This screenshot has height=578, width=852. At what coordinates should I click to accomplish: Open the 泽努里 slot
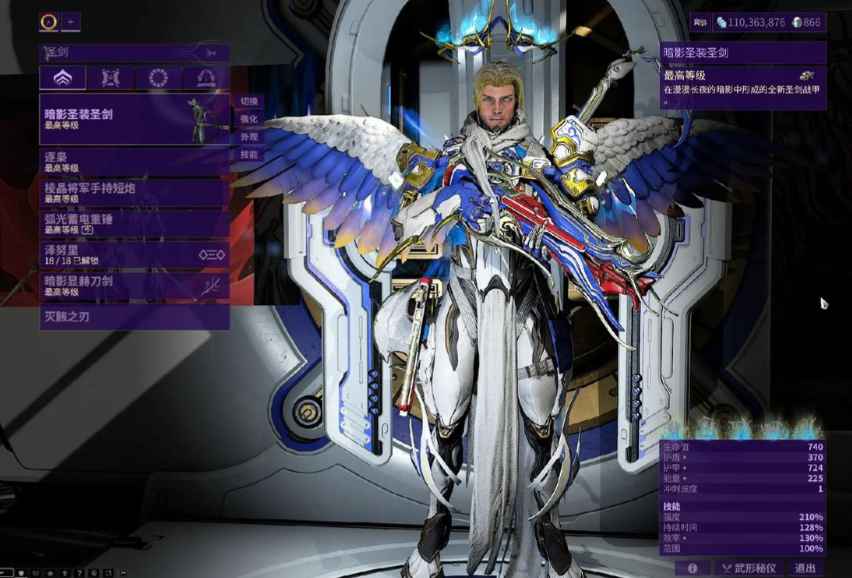tap(134, 254)
